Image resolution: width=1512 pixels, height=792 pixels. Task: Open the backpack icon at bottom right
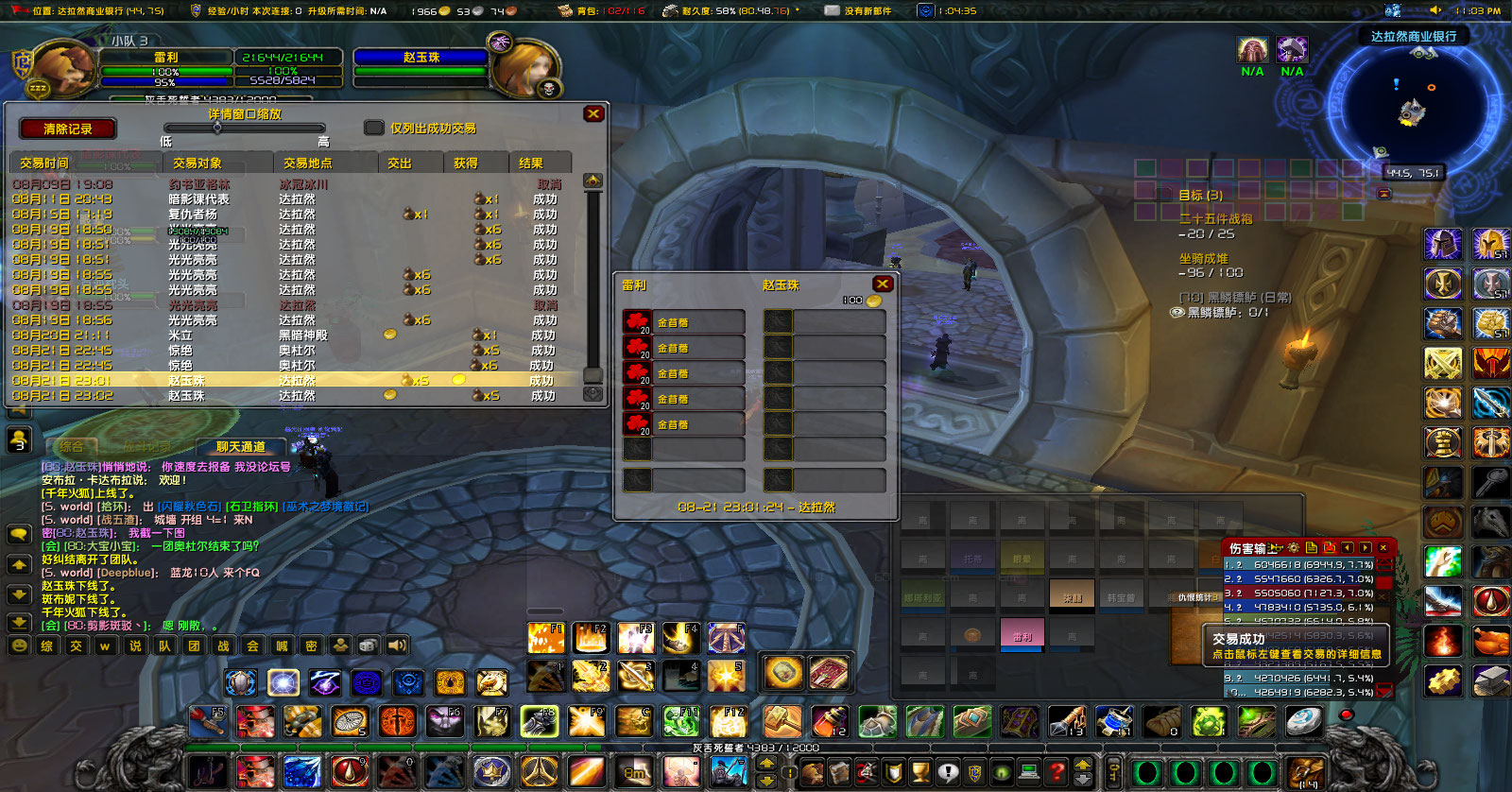[x=1306, y=772]
